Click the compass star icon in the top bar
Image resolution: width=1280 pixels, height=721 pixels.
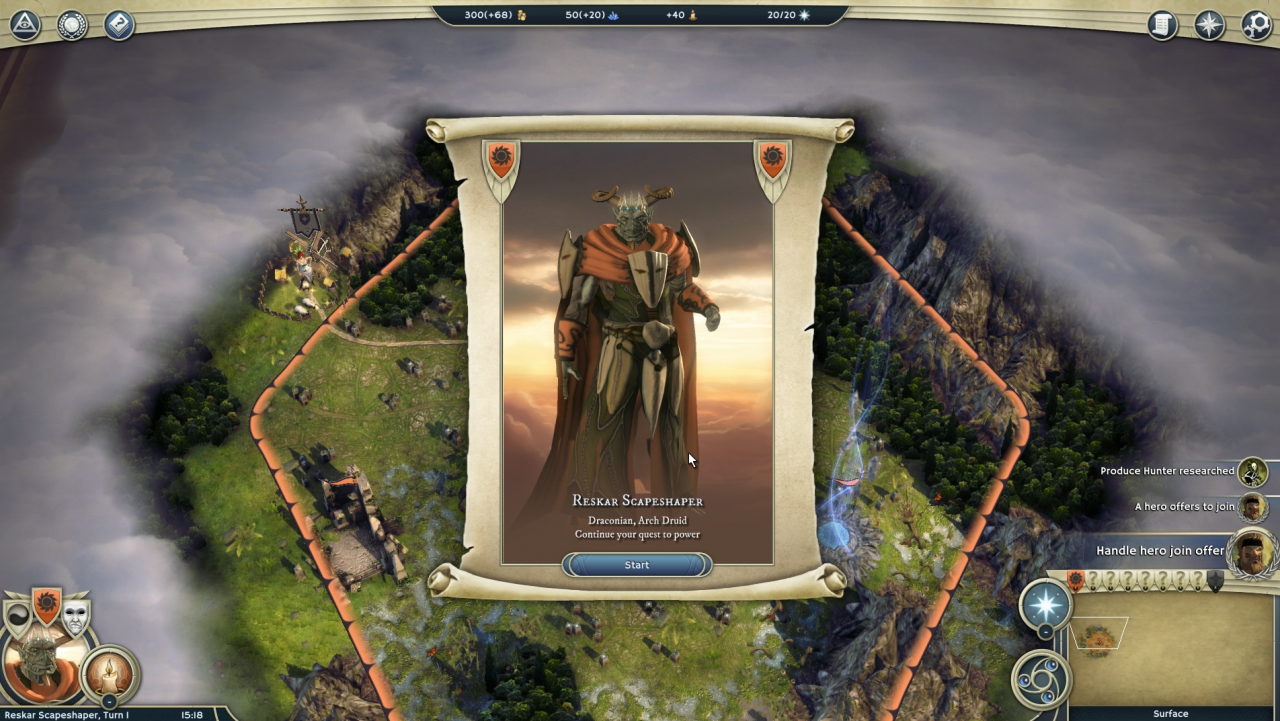[x=1209, y=25]
